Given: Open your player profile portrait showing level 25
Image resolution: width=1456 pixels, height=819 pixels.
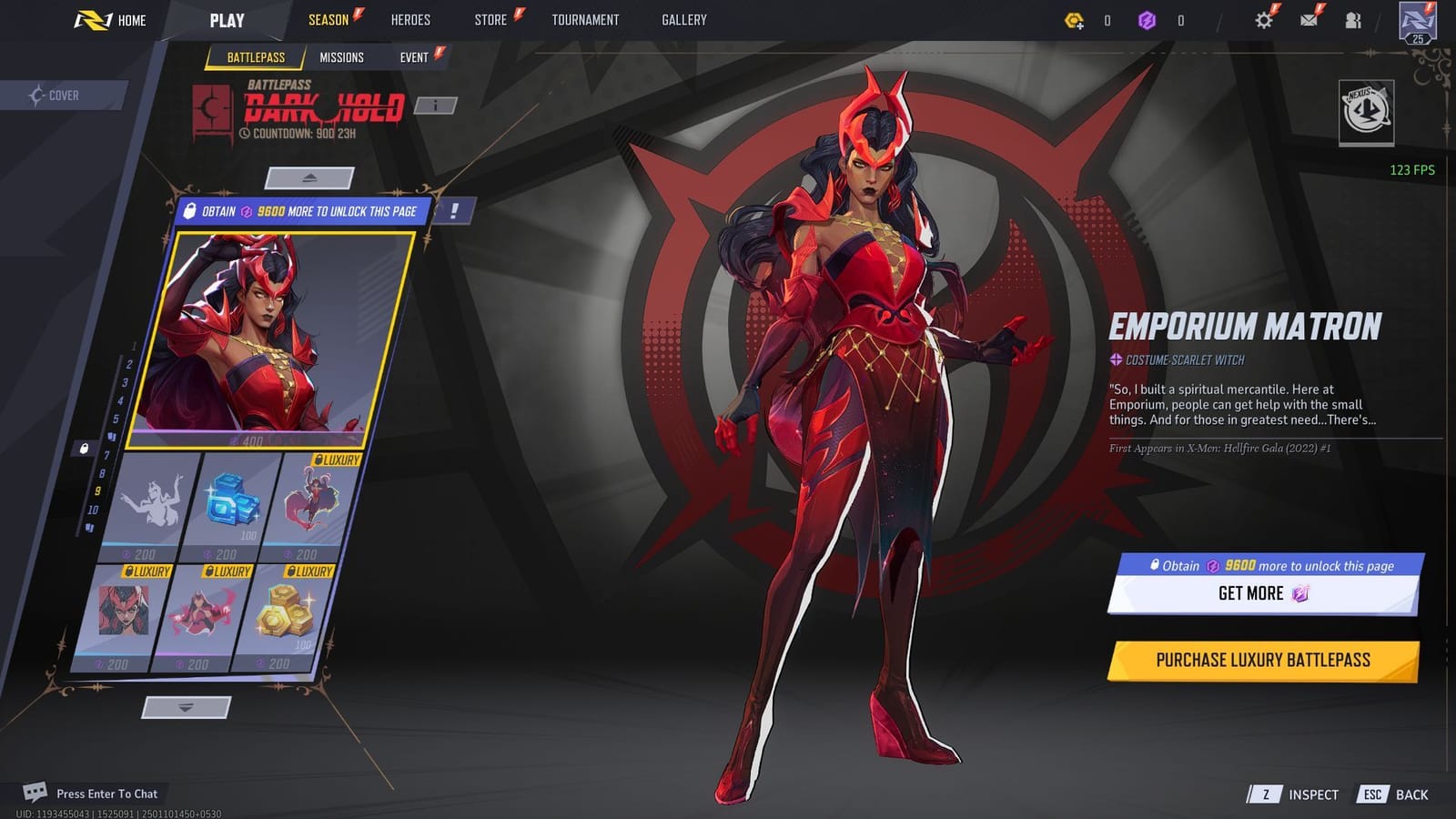Looking at the screenshot, I should click(x=1416, y=20).
